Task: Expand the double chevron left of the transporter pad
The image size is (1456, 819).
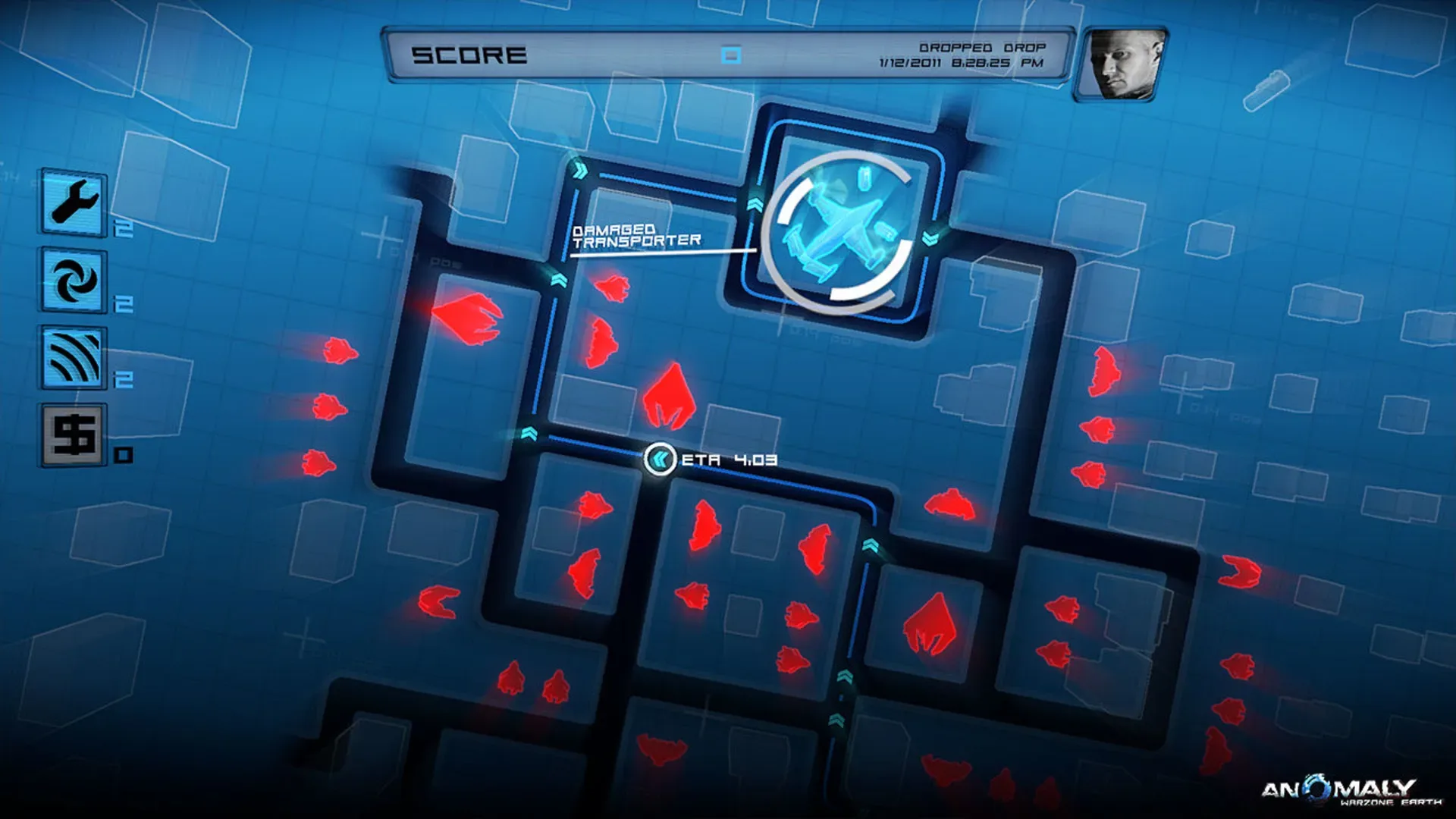Action: coord(755,204)
